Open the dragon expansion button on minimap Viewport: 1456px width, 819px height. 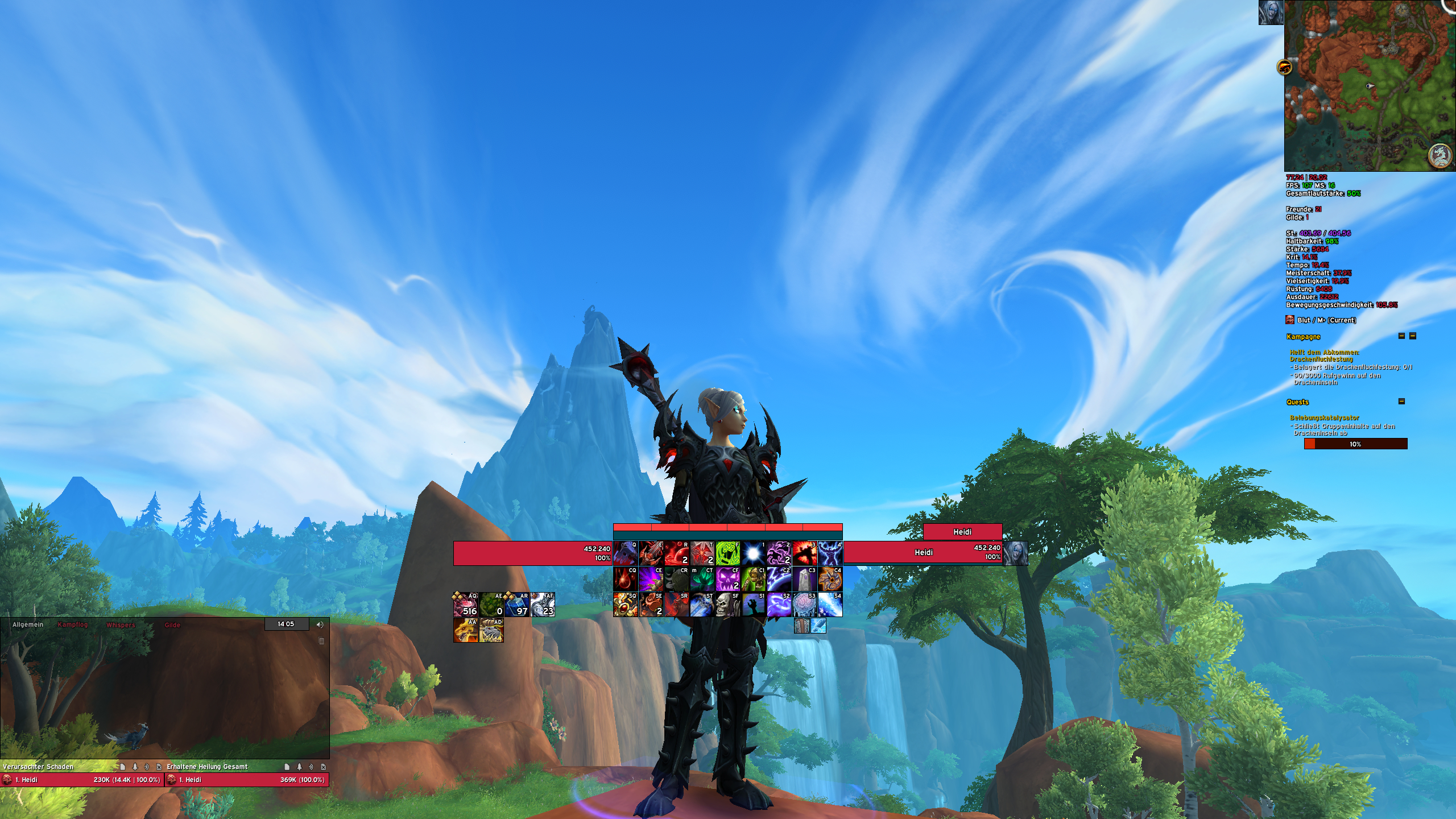1285,68
